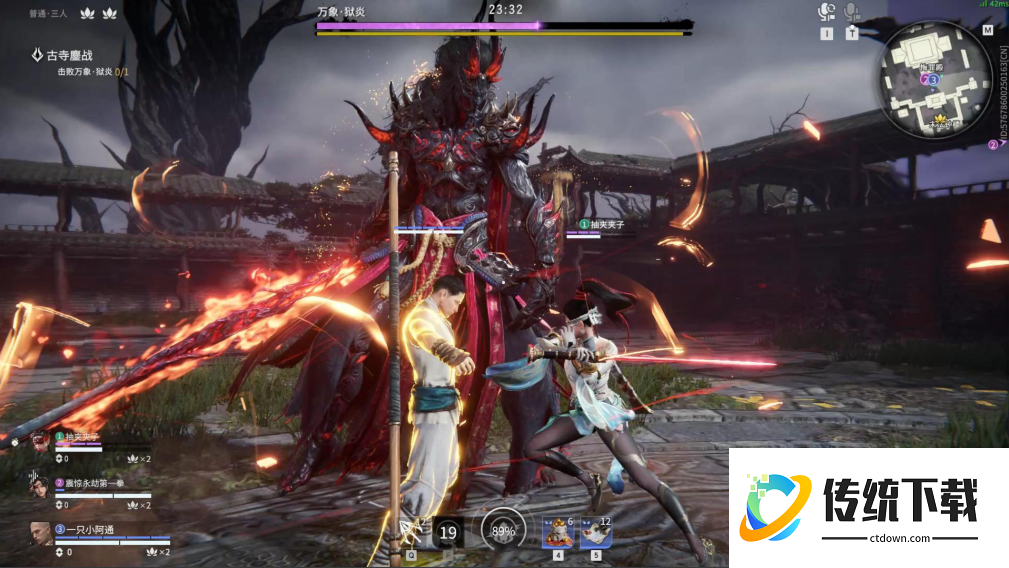Toggle the voice channel switch icon
This screenshot has width=1009, height=568.
click(x=826, y=12)
